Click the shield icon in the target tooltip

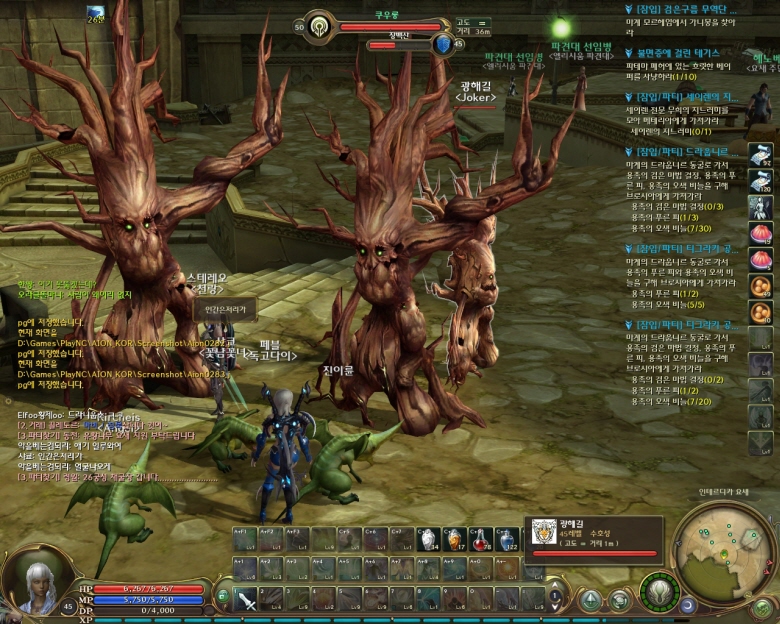click(544, 532)
